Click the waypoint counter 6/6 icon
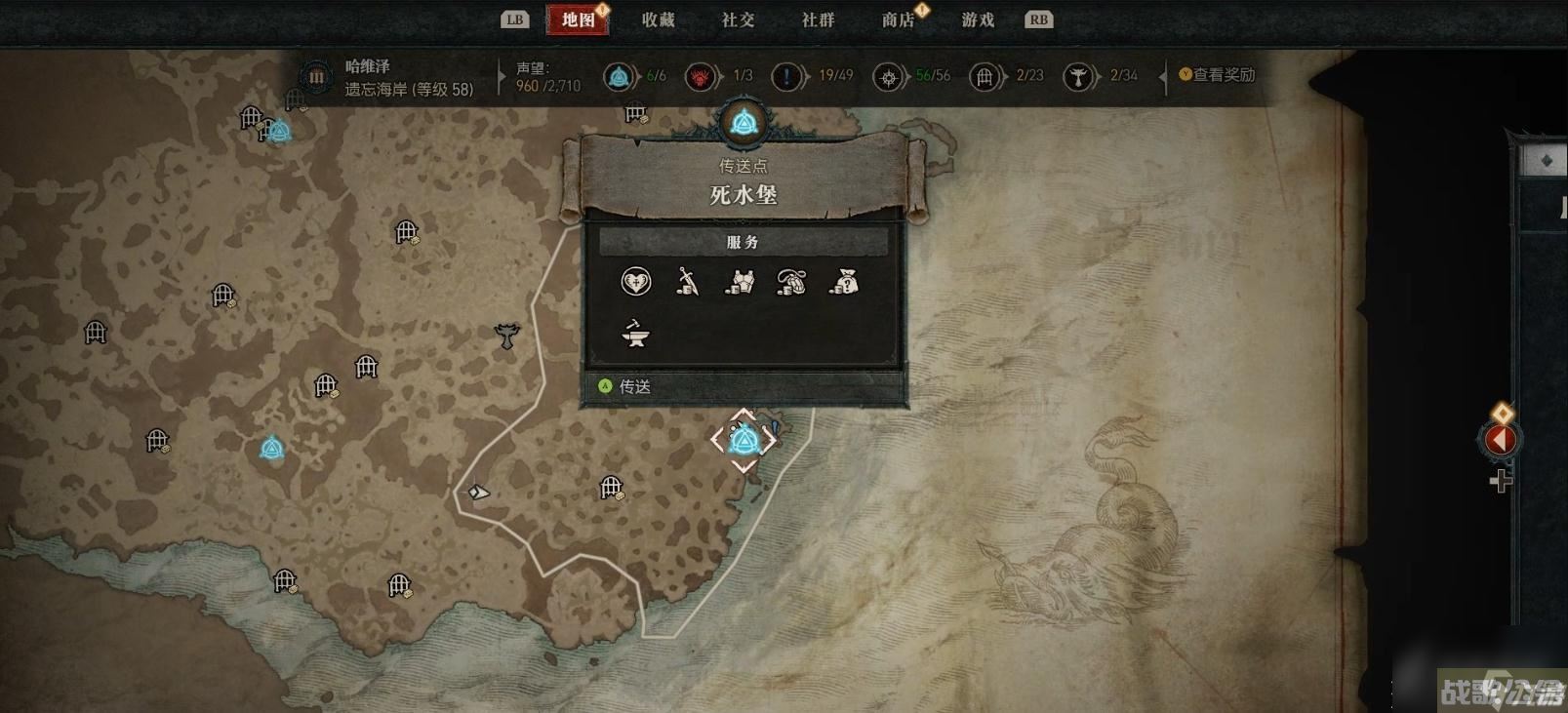This screenshot has width=1568, height=713. tap(618, 75)
